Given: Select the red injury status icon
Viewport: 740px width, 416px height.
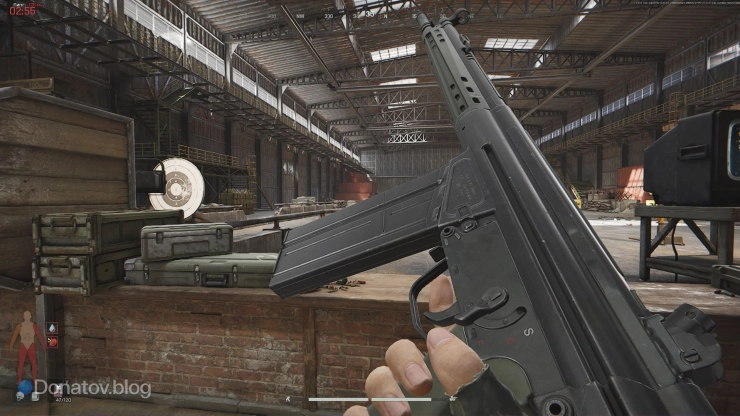Looking at the screenshot, I should 53,342.
